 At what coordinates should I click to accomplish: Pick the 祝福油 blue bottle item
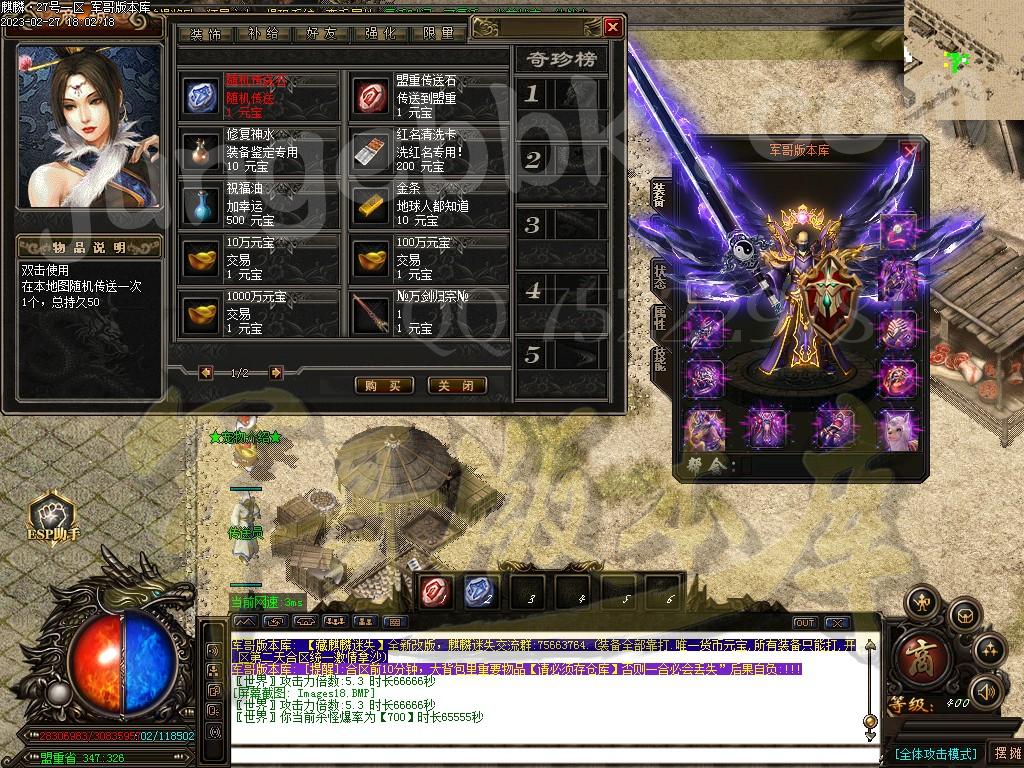(x=202, y=205)
